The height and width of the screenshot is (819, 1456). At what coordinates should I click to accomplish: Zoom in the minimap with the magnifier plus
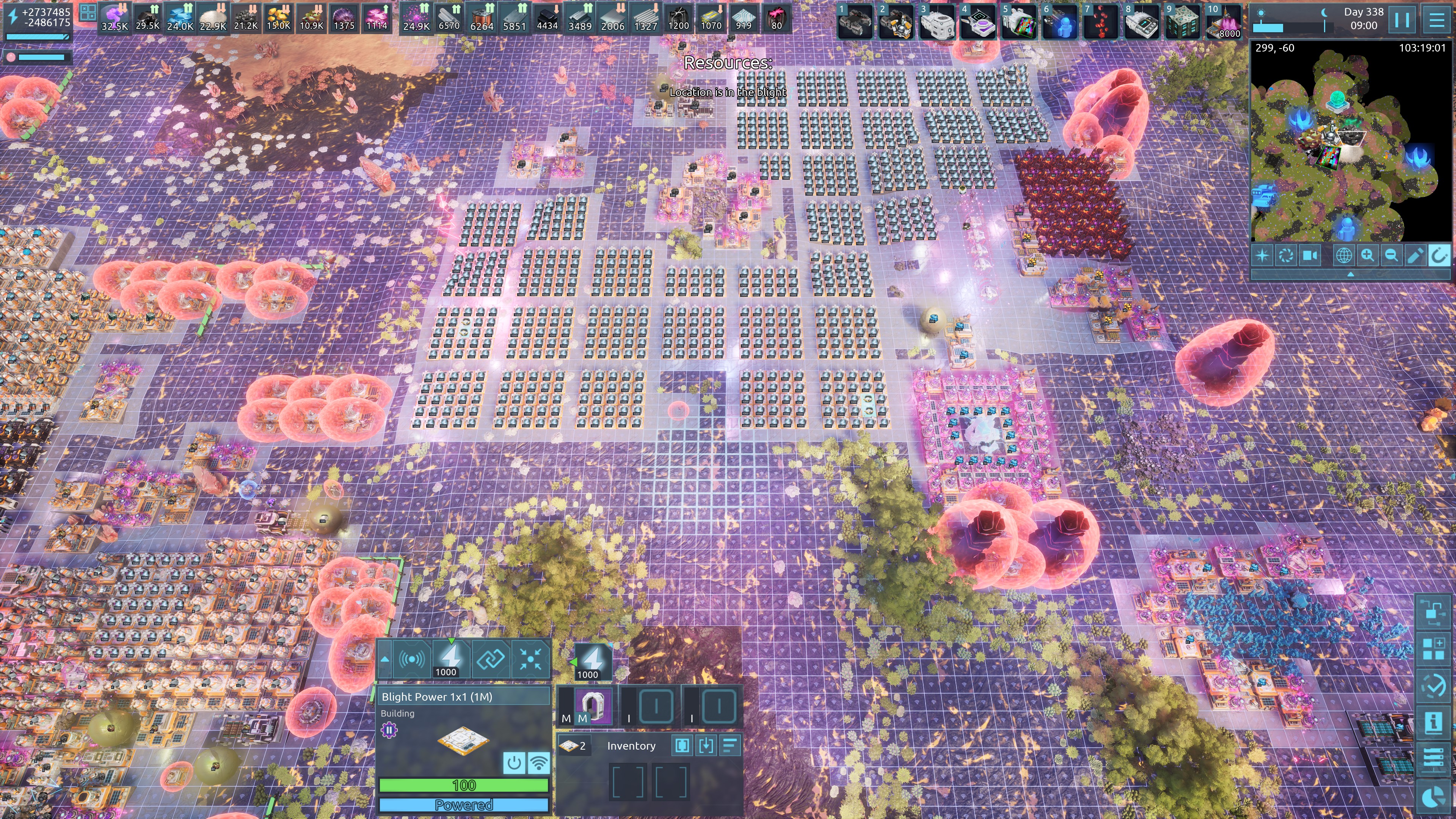click(1367, 256)
